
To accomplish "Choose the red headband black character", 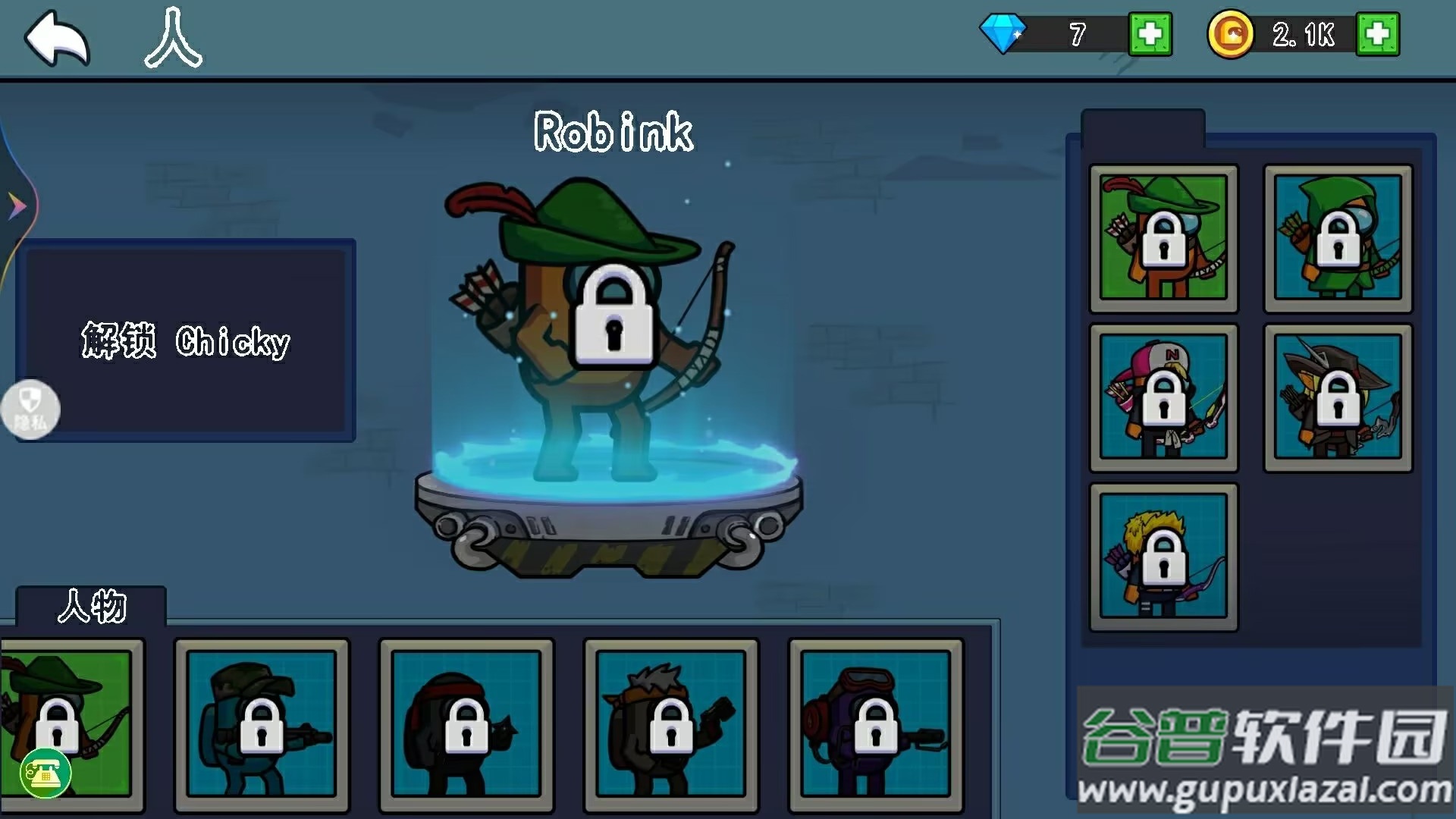I will pos(466,724).
